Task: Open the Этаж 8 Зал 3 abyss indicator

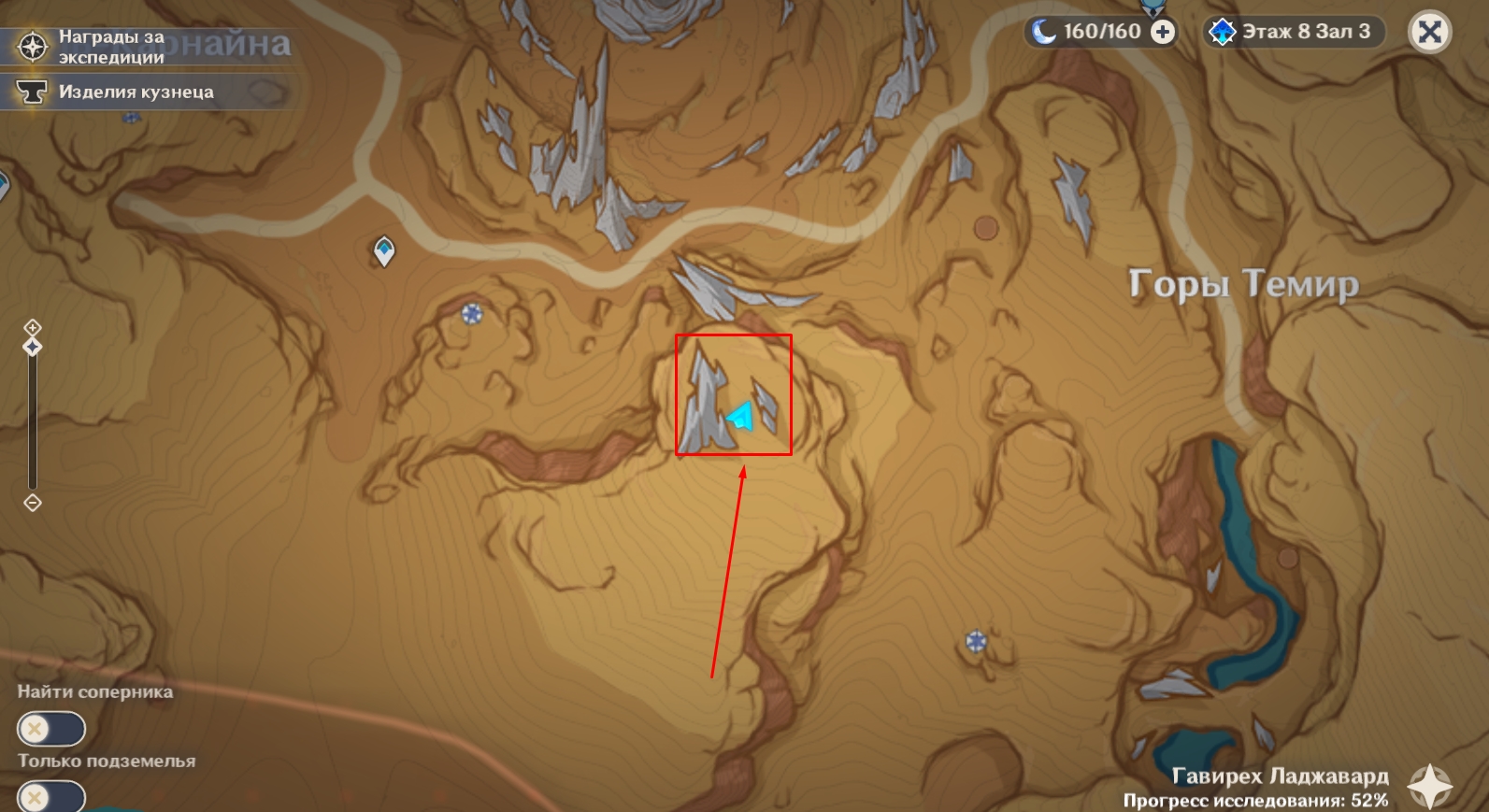Action: pos(1294,32)
